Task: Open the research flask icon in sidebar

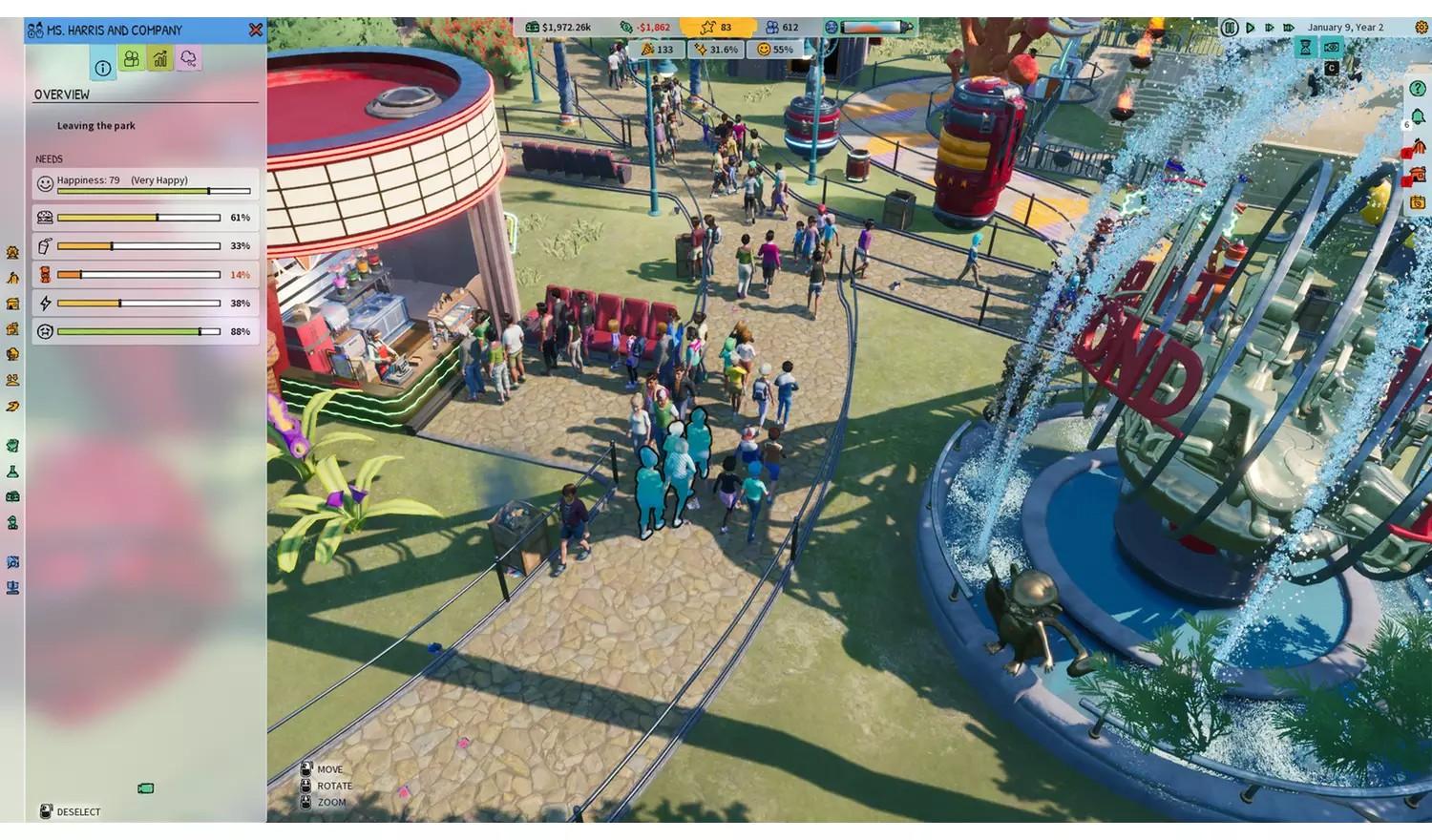Action: click(x=11, y=470)
